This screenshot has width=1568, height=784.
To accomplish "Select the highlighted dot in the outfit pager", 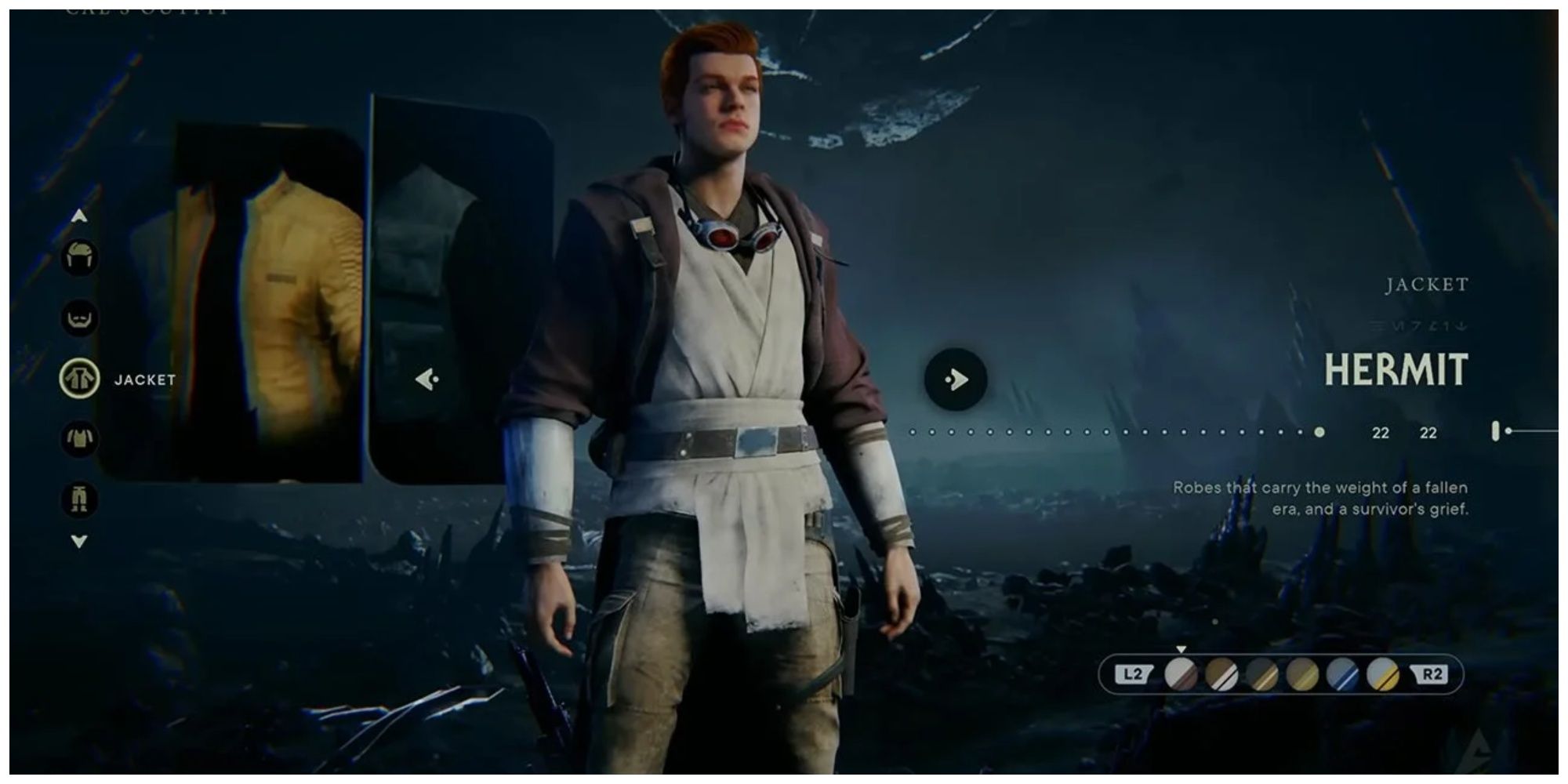I will click(x=1318, y=430).
